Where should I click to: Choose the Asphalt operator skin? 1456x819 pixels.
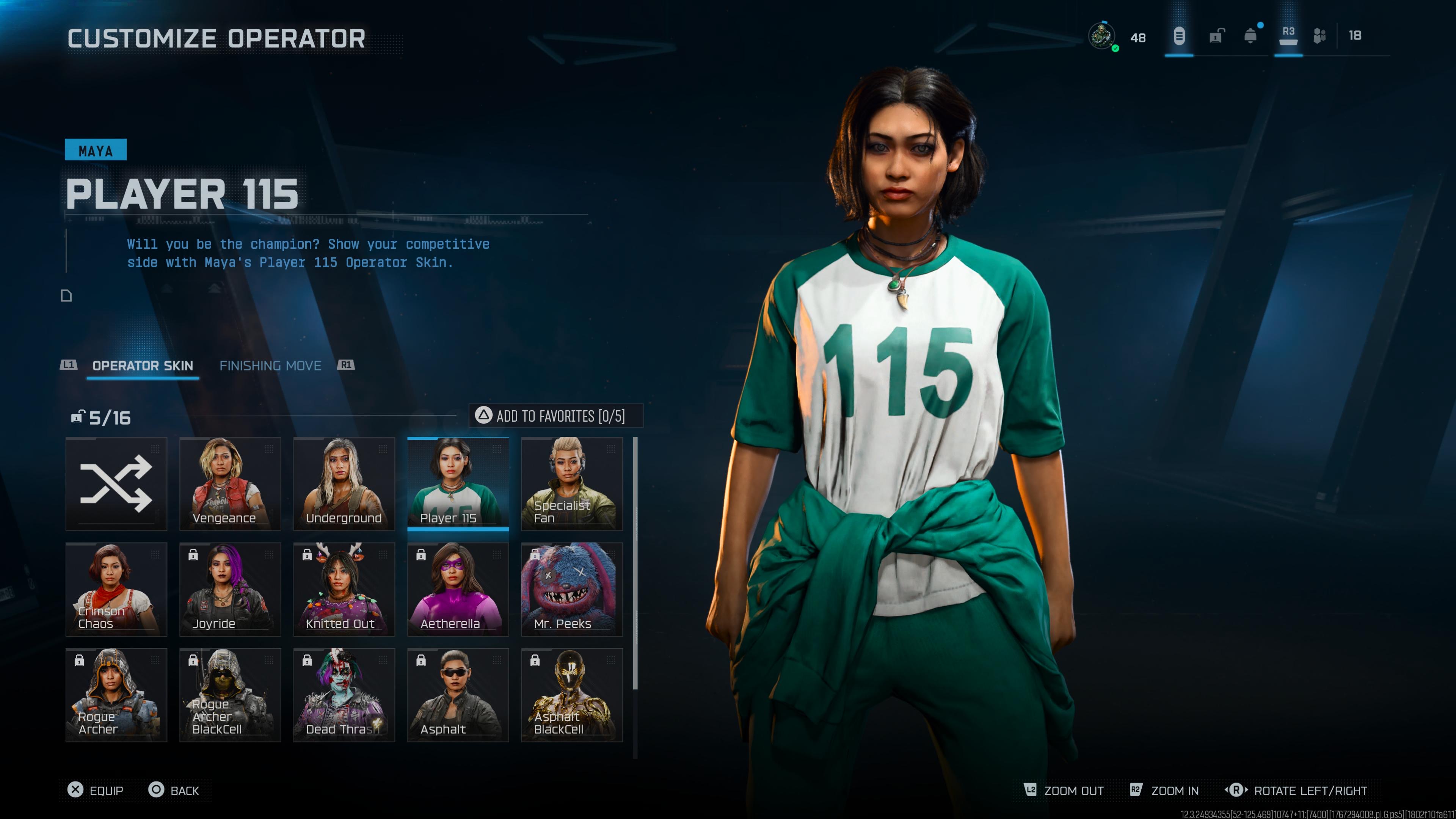tap(458, 695)
